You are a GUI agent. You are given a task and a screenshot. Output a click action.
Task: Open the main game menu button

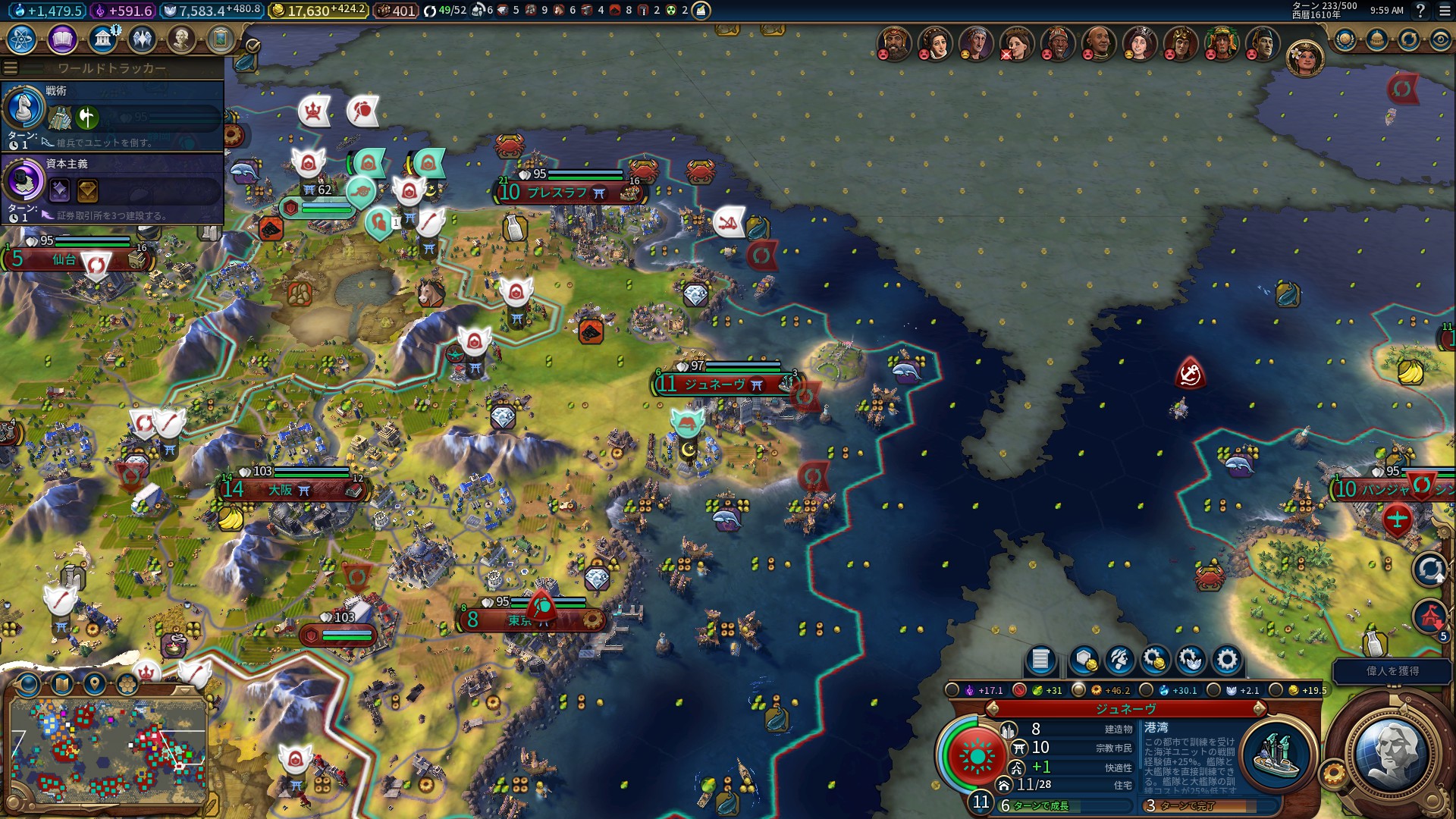pyautogui.click(x=1445, y=11)
